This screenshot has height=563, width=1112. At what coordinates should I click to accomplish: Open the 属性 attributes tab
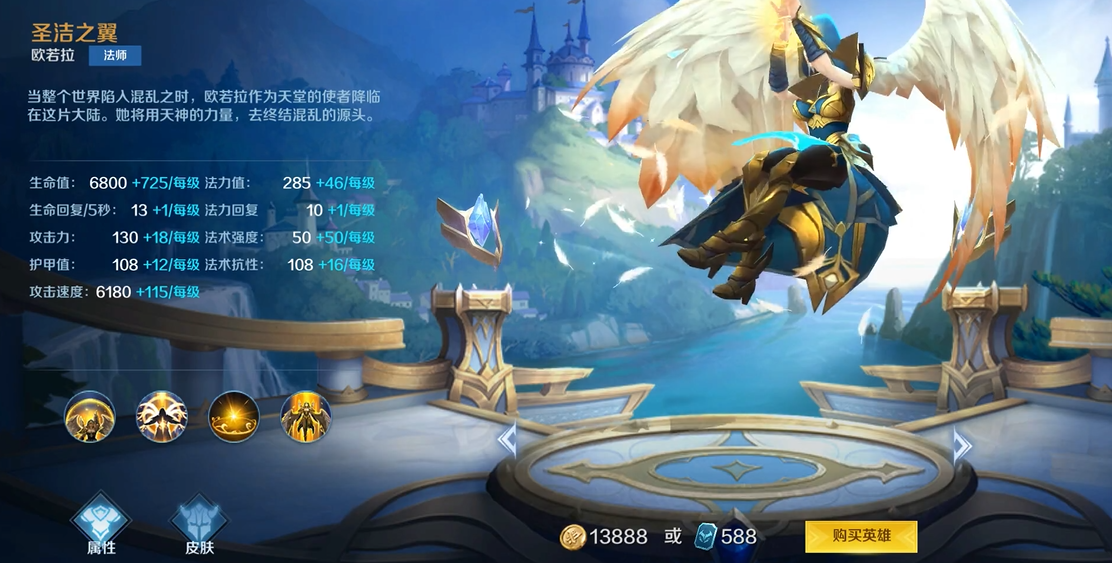pos(100,523)
